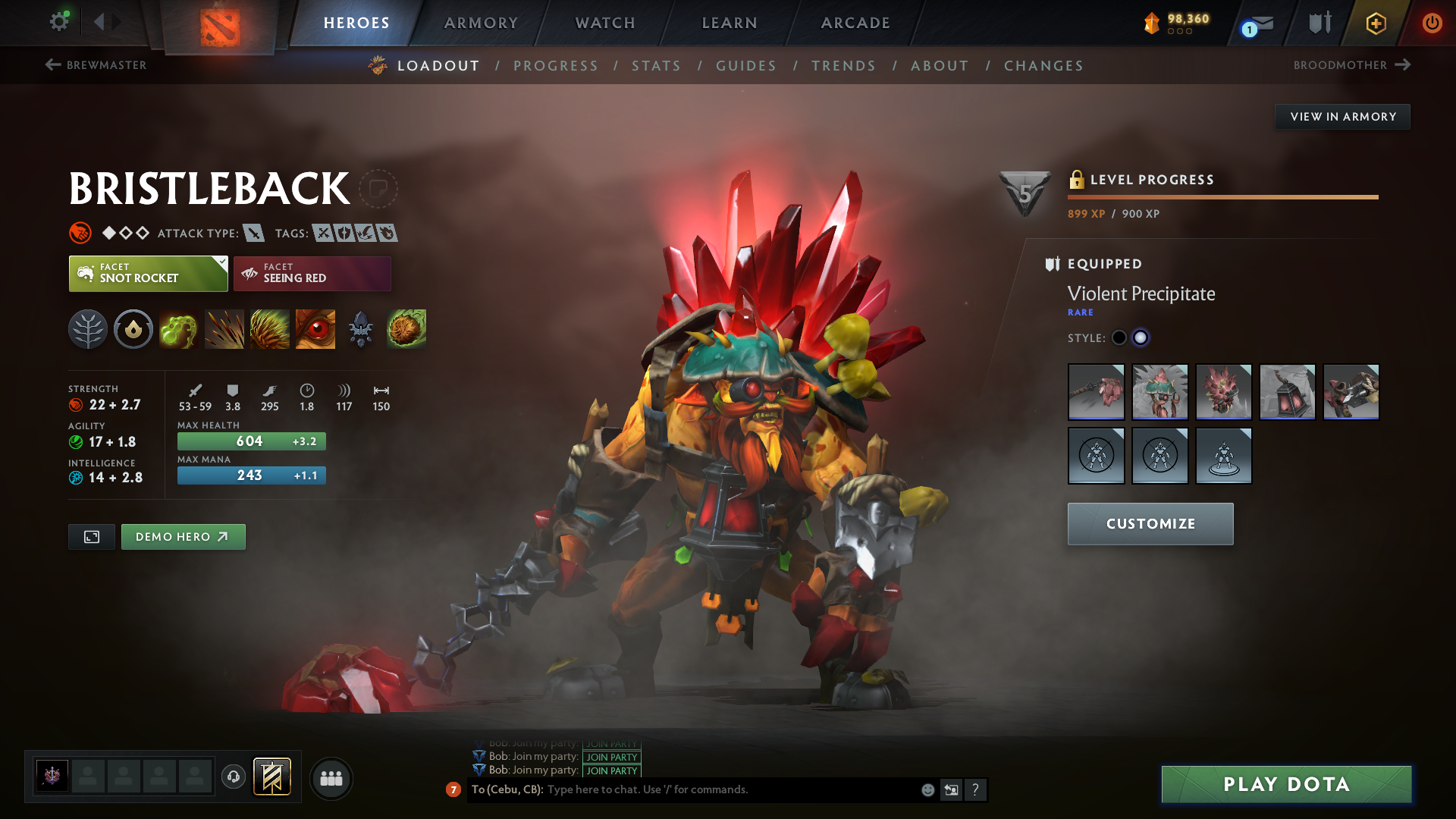Choose the Snot Rocket facet

[x=148, y=274]
